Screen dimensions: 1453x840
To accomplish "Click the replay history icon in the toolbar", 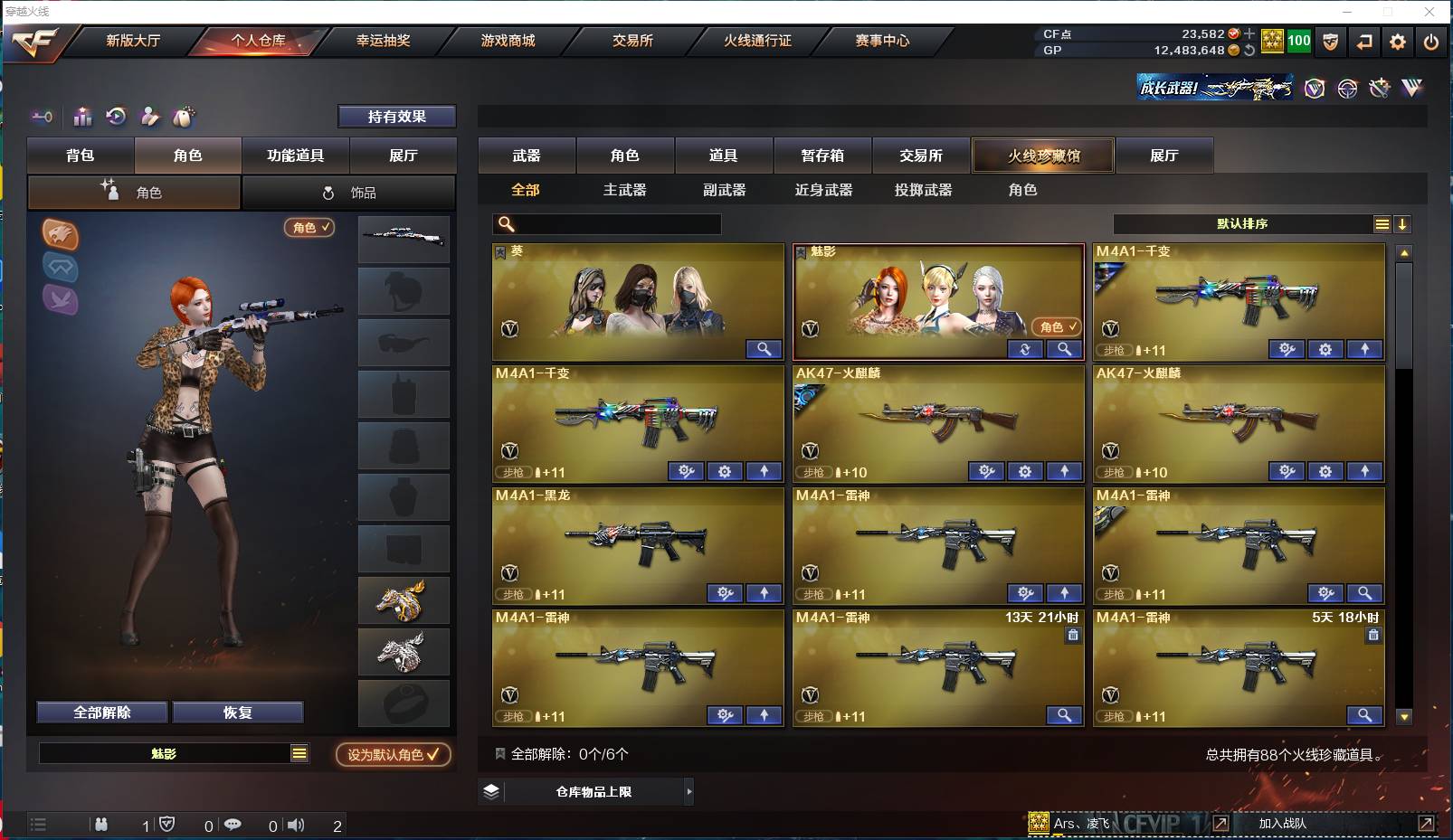I will click(x=117, y=117).
